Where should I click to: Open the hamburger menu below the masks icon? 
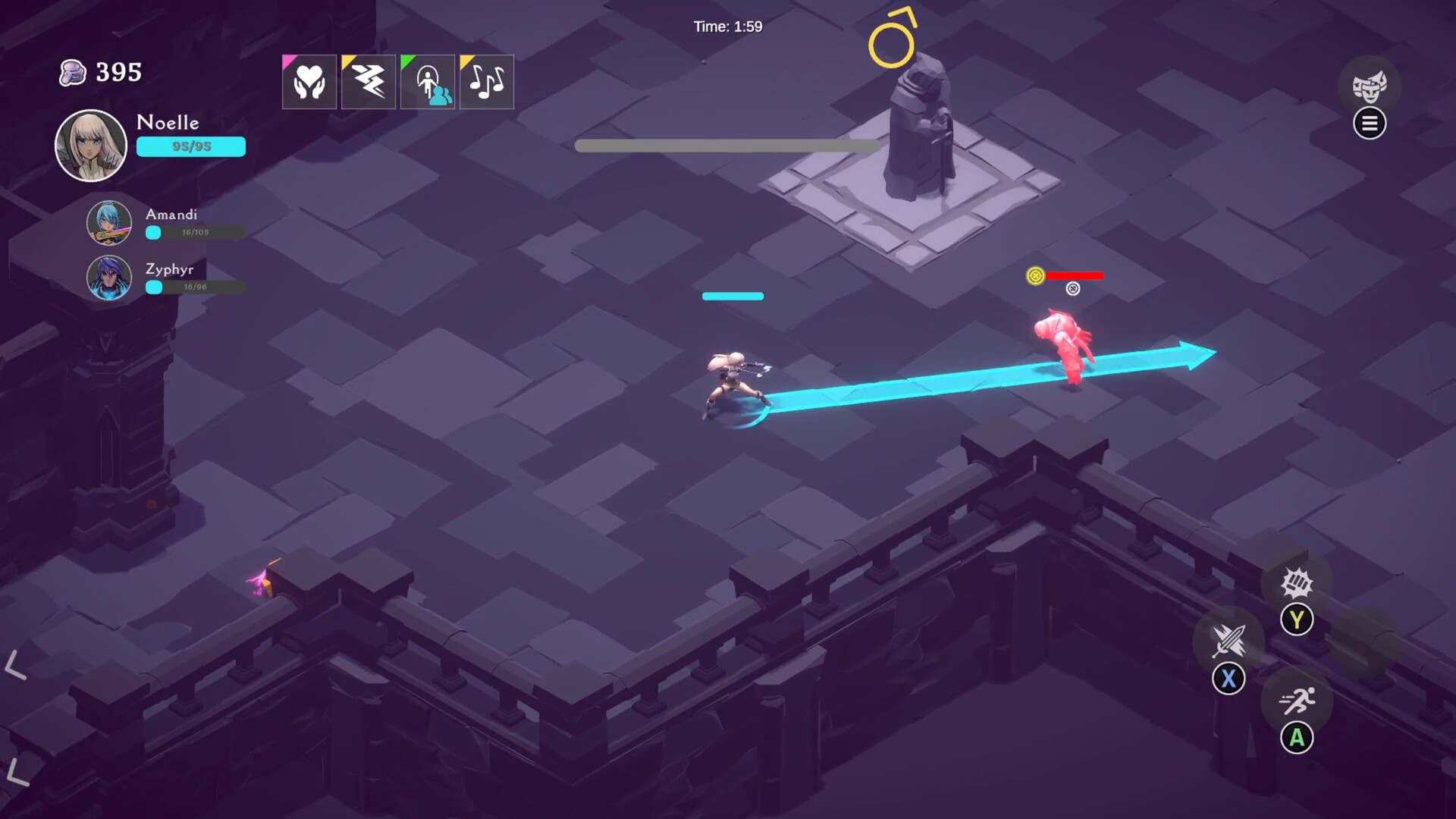tap(1370, 124)
